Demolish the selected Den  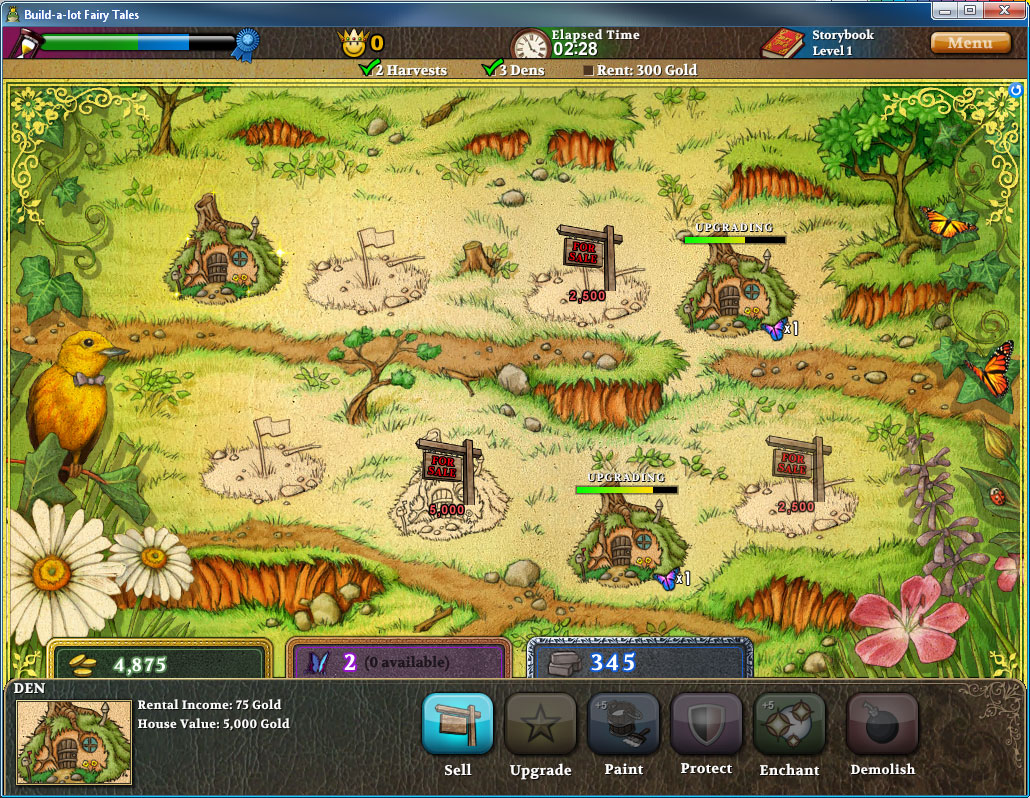(882, 723)
